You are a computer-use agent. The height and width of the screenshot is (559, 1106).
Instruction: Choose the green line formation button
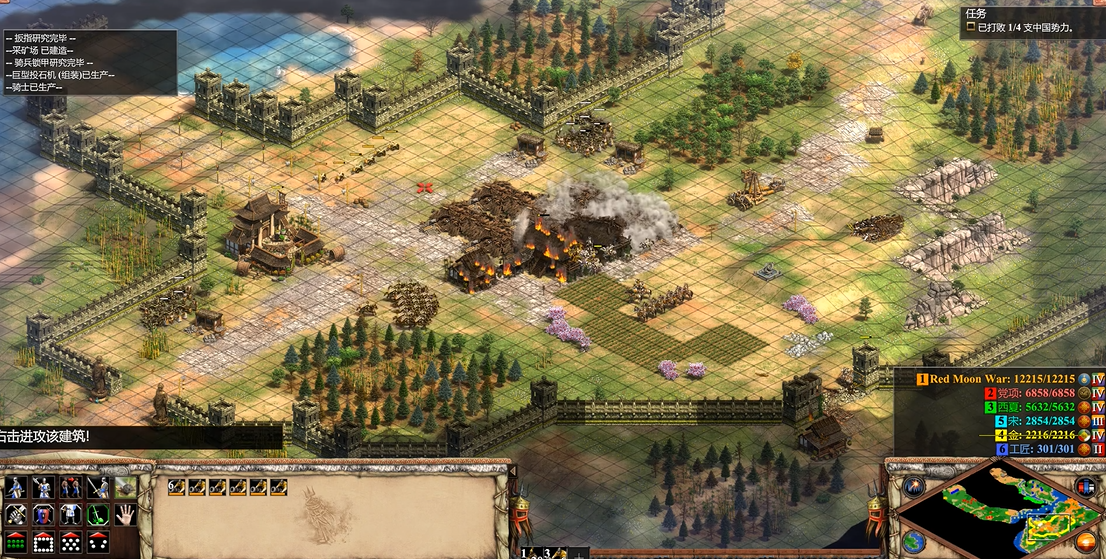click(x=15, y=542)
